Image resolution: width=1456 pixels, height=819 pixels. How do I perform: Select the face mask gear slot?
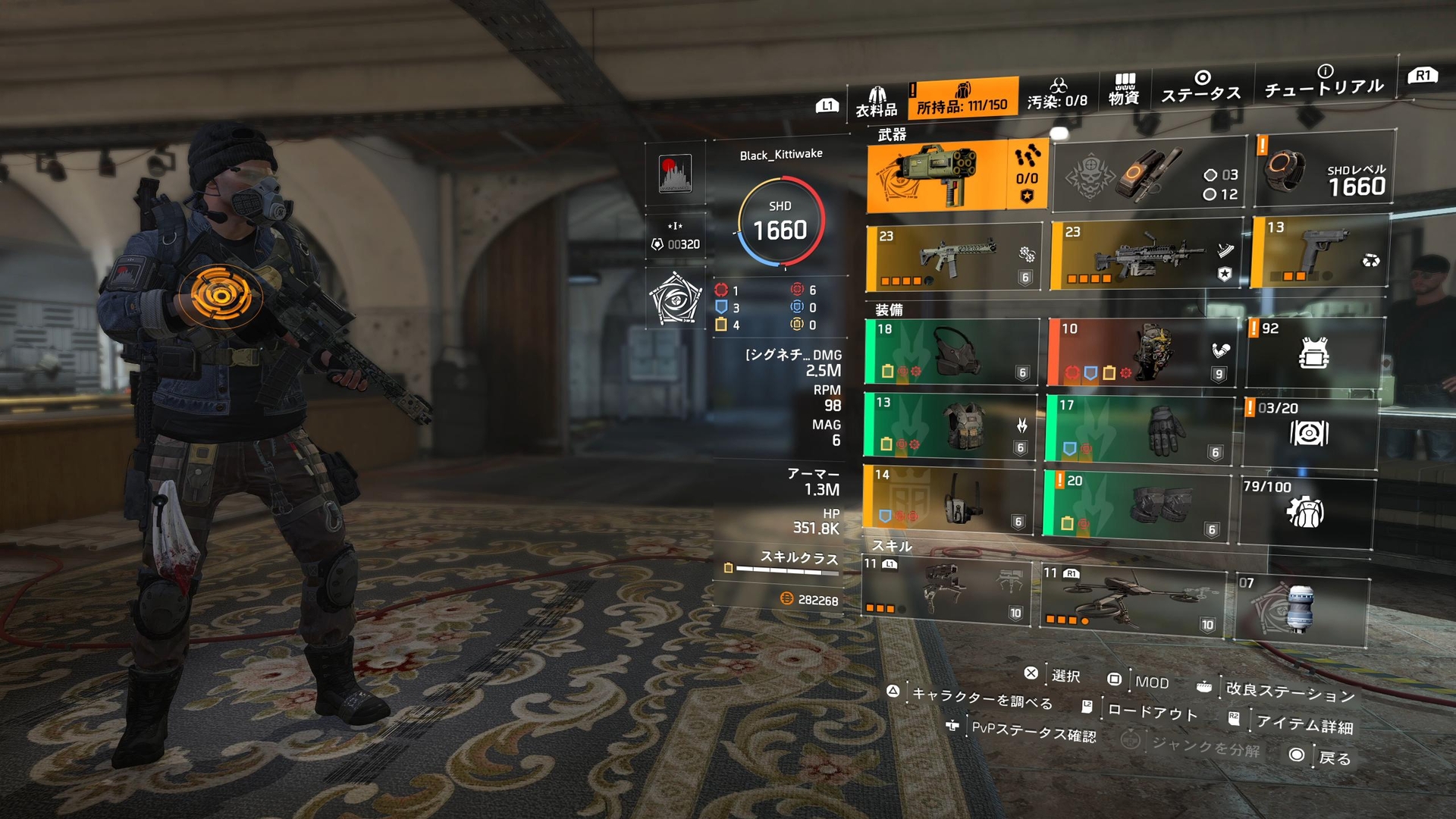(x=951, y=353)
